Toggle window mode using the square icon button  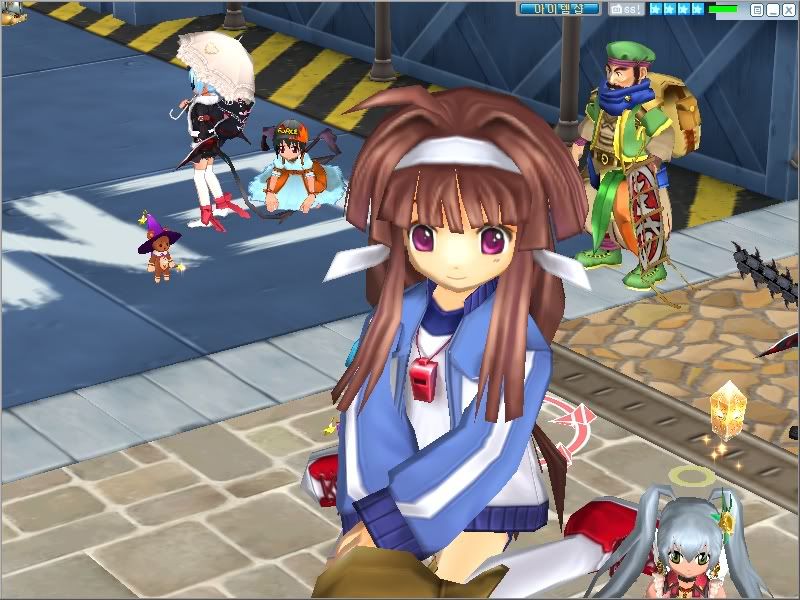tap(757, 9)
